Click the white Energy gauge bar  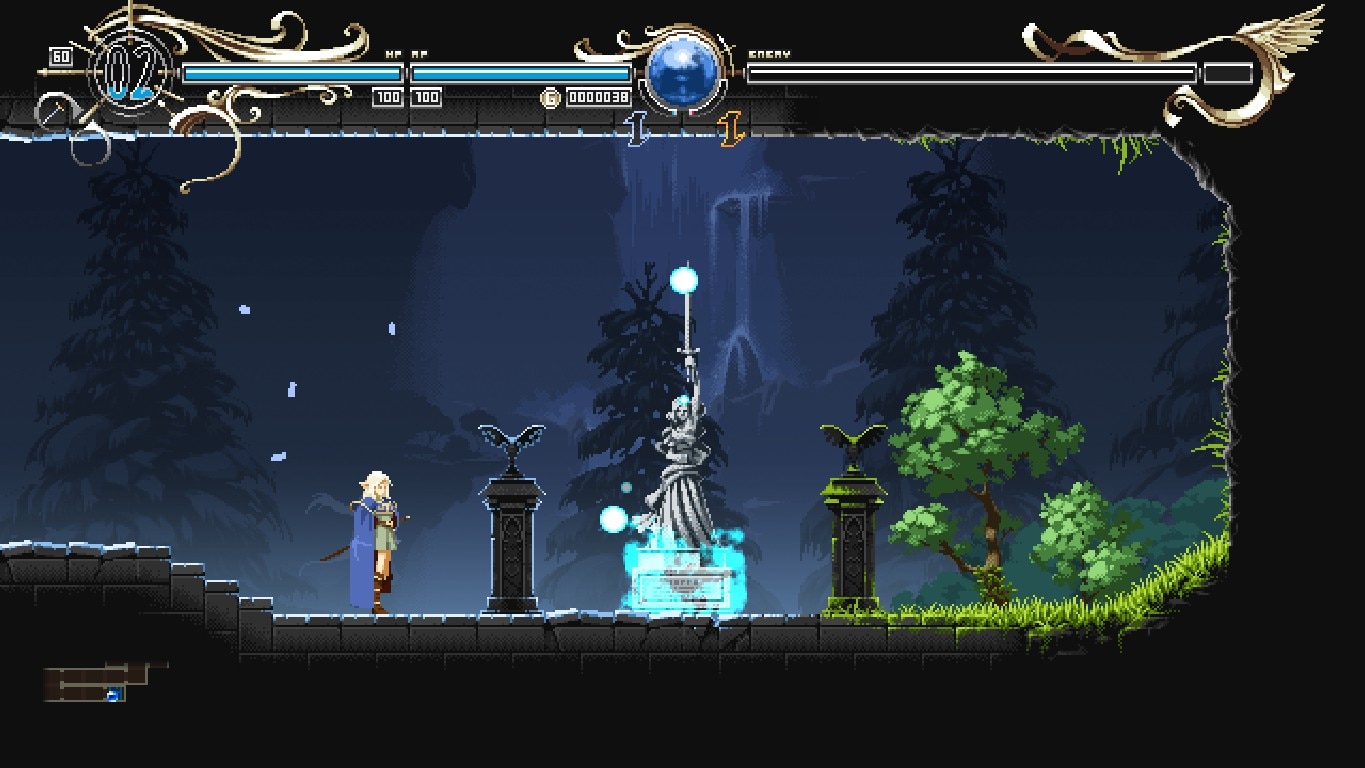tap(970, 70)
